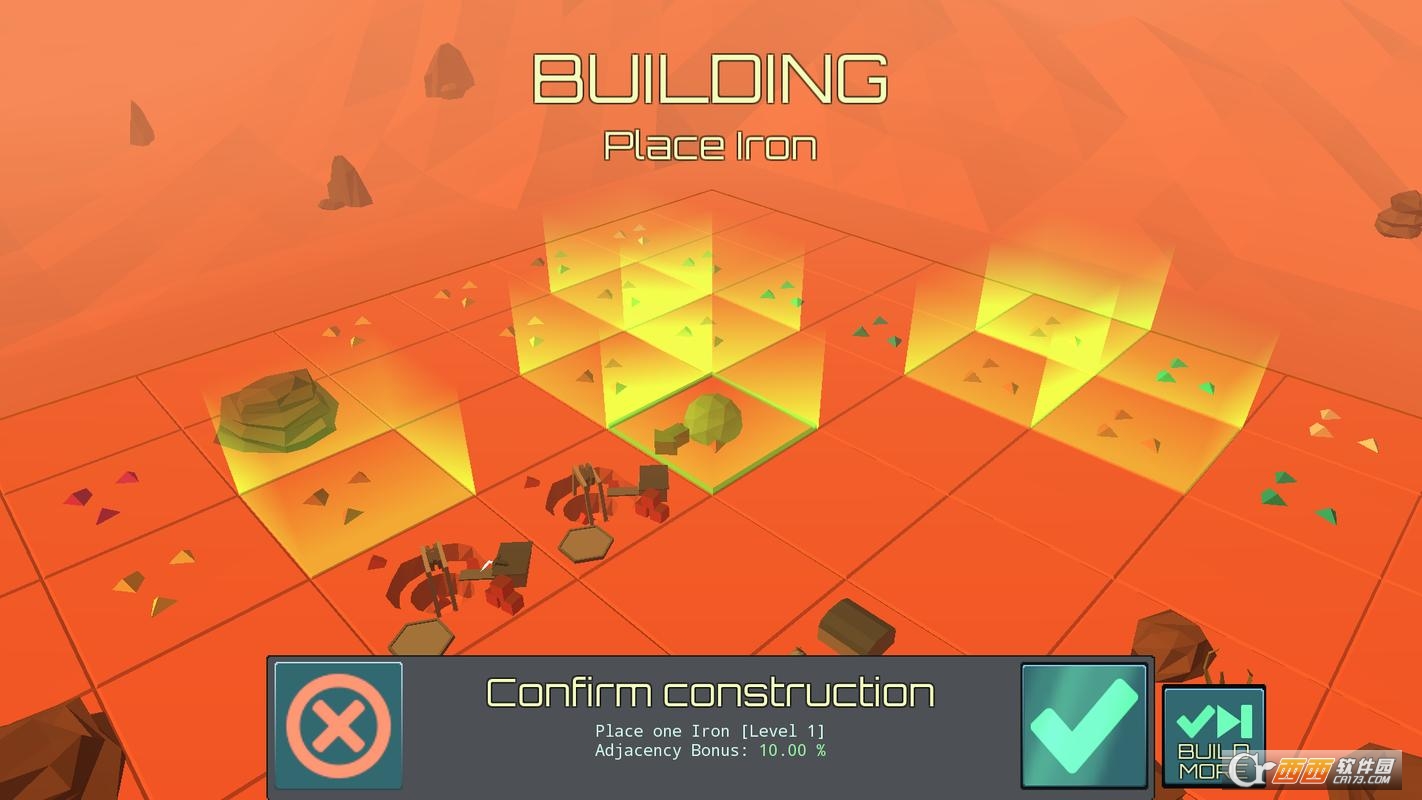This screenshot has height=800, width=1422.
Task: Cancel construction with the X icon
Action: pyautogui.click(x=338, y=722)
